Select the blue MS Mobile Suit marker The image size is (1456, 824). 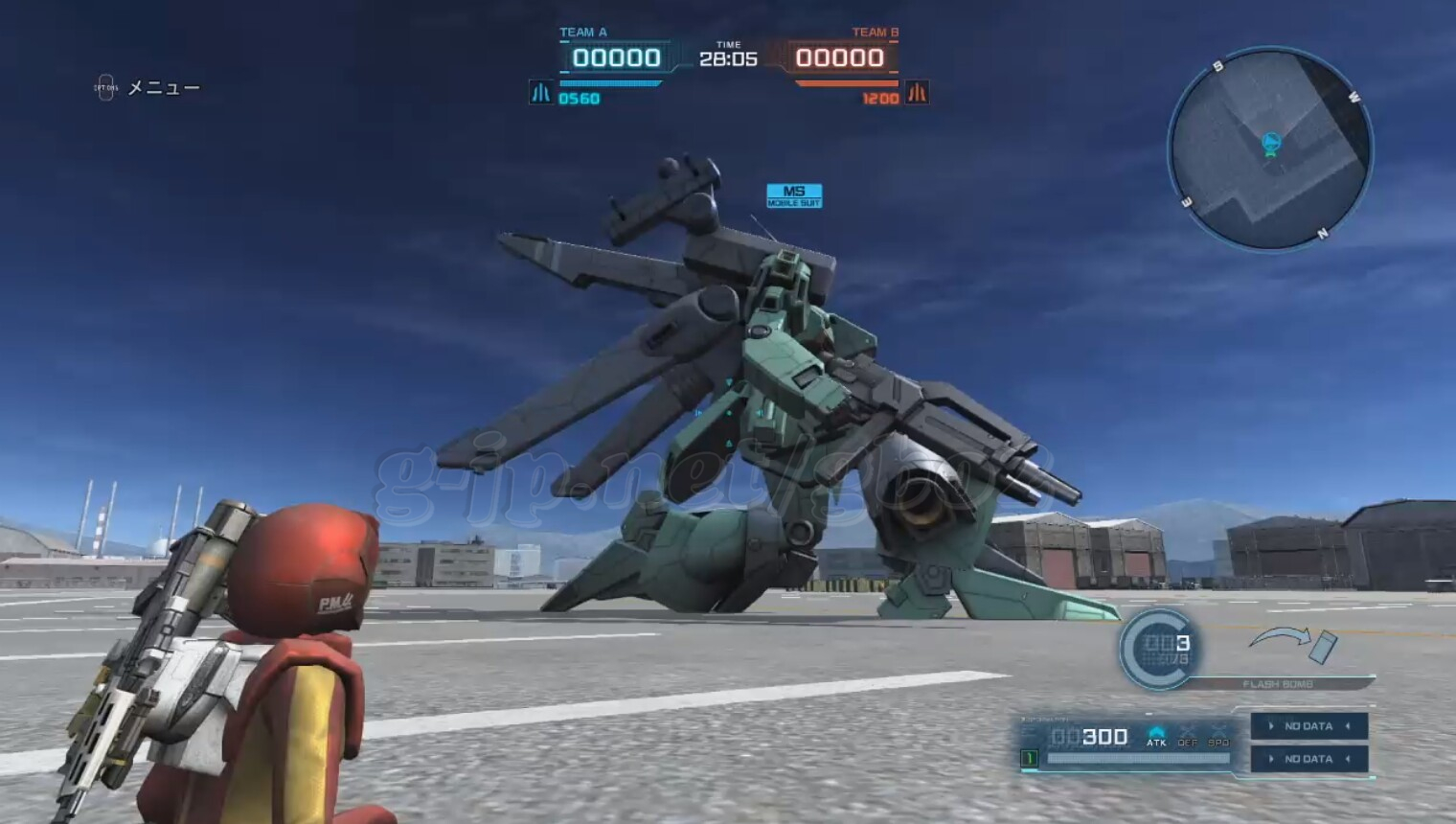pyautogui.click(x=794, y=195)
